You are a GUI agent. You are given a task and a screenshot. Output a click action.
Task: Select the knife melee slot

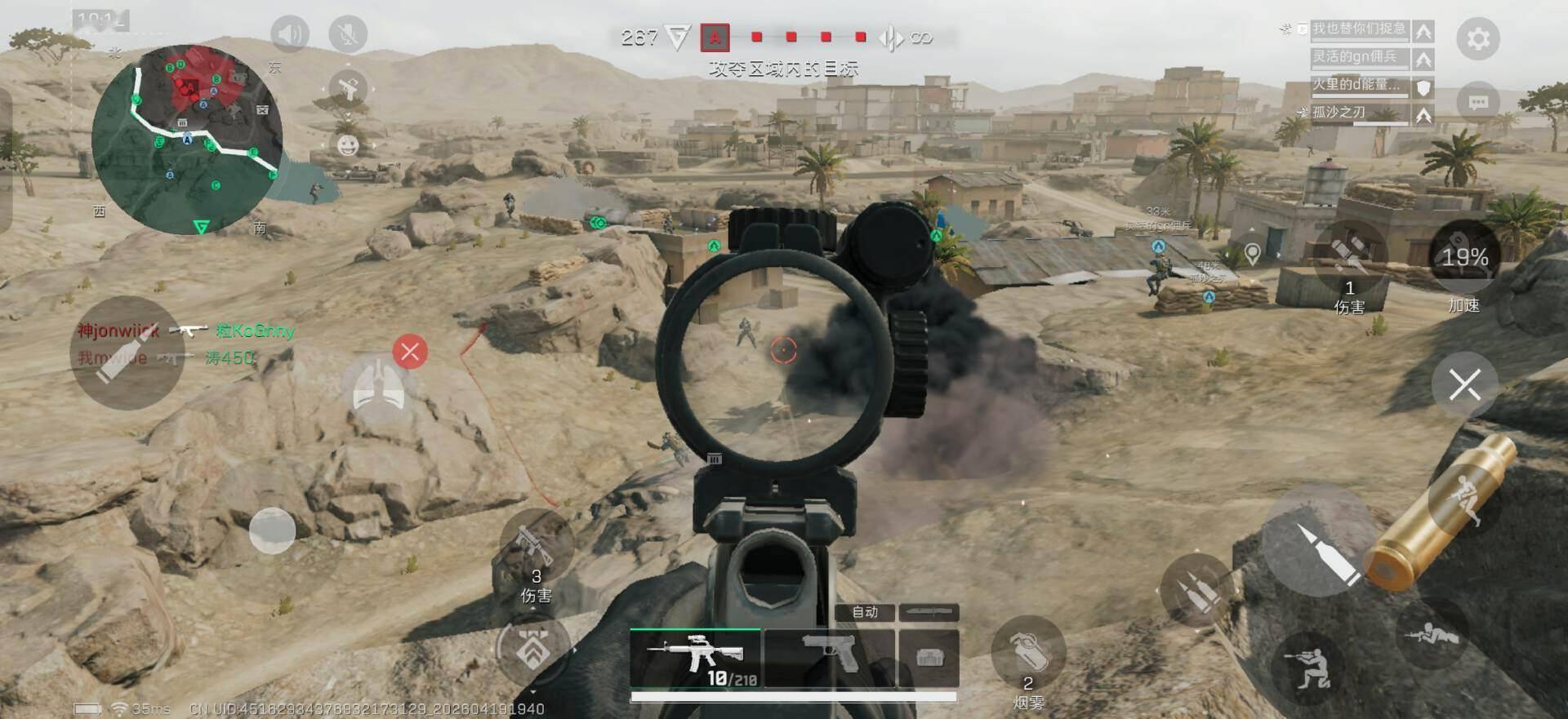pyautogui.click(x=929, y=612)
